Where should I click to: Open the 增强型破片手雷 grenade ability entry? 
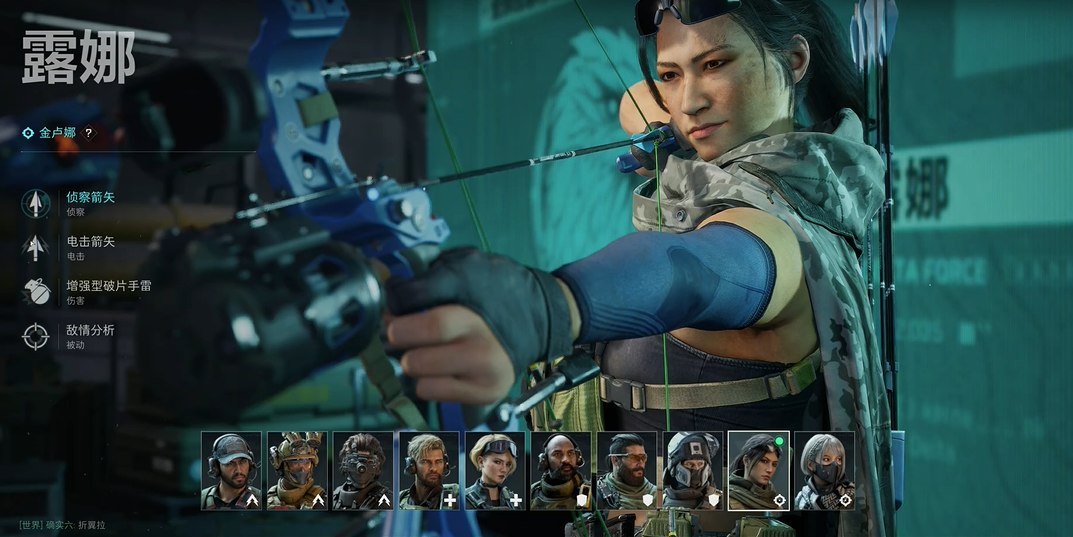[107, 290]
